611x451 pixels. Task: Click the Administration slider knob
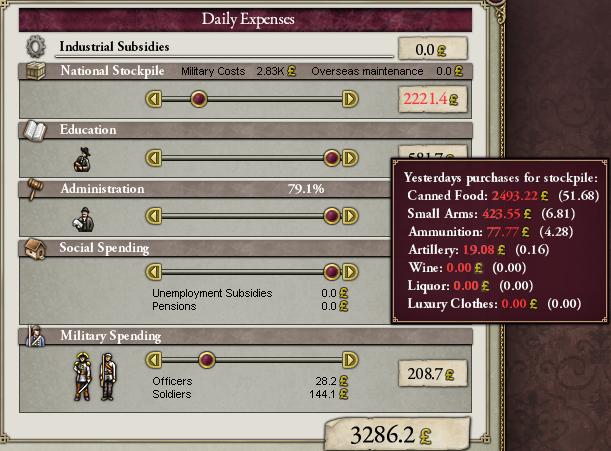(332, 216)
